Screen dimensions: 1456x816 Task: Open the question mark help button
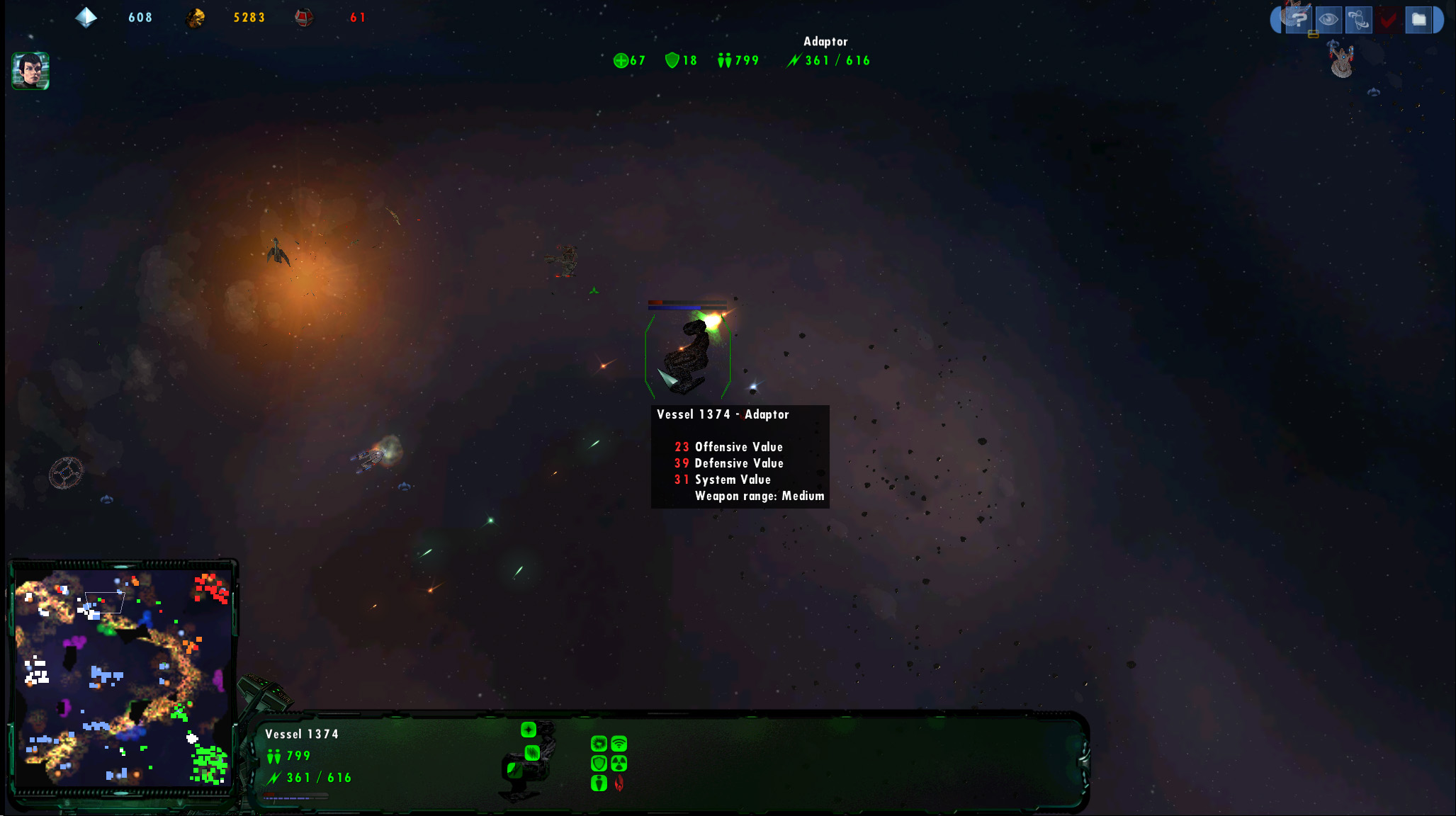tap(1298, 19)
